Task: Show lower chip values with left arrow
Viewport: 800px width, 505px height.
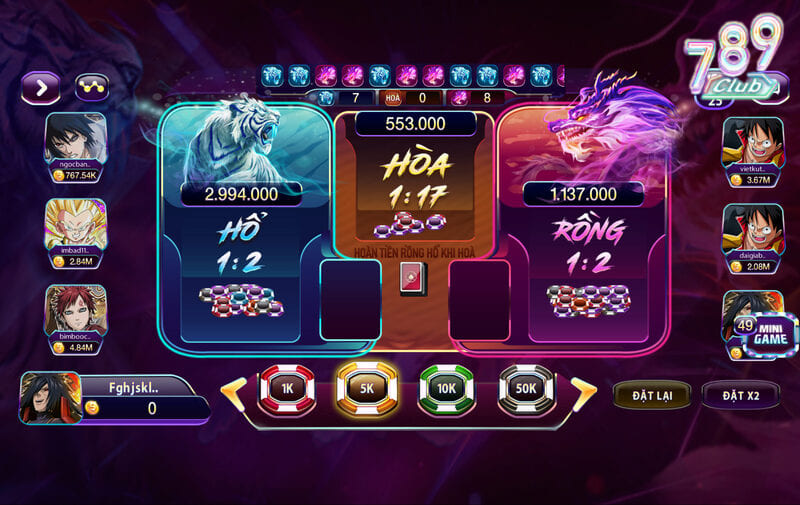Action: pyautogui.click(x=233, y=391)
